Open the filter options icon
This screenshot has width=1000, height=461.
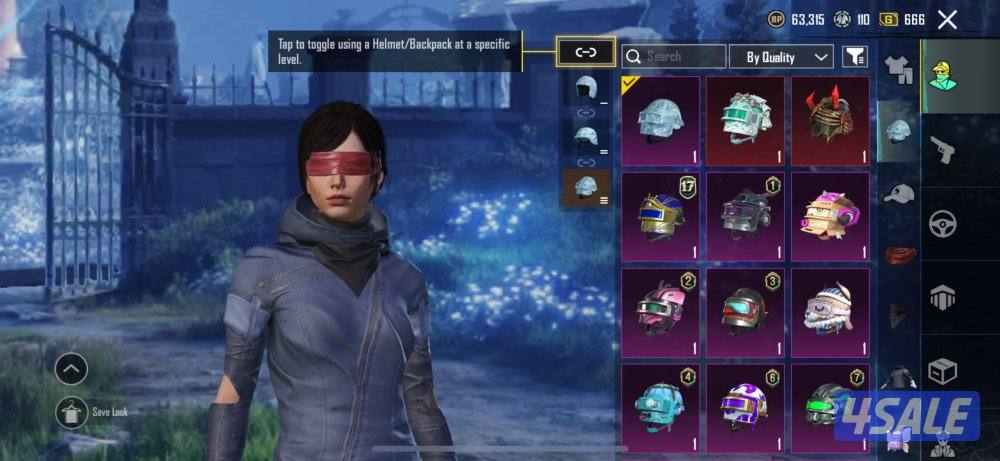(x=853, y=57)
